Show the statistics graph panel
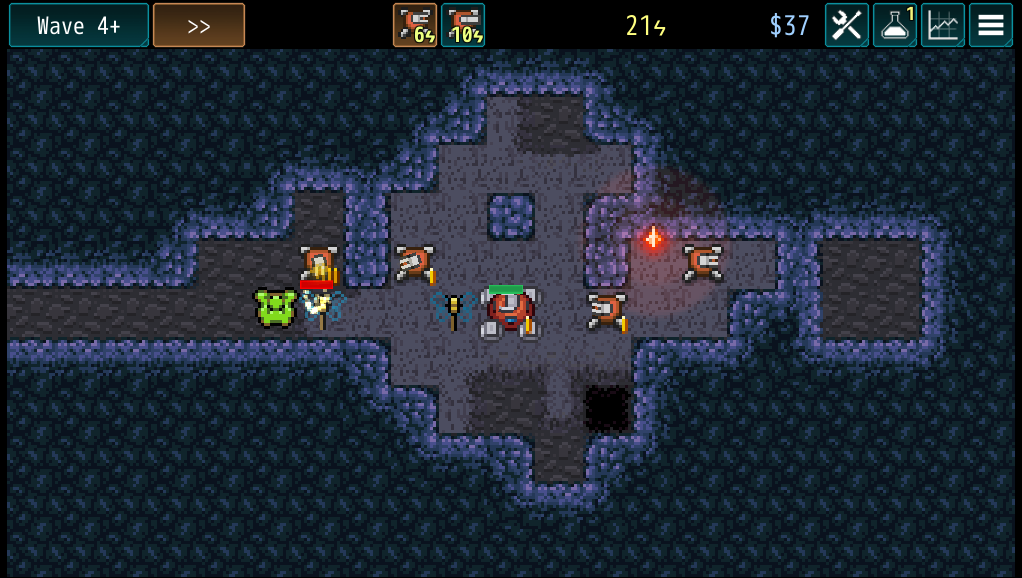Screen dimensions: 1022x578 pos(943,25)
